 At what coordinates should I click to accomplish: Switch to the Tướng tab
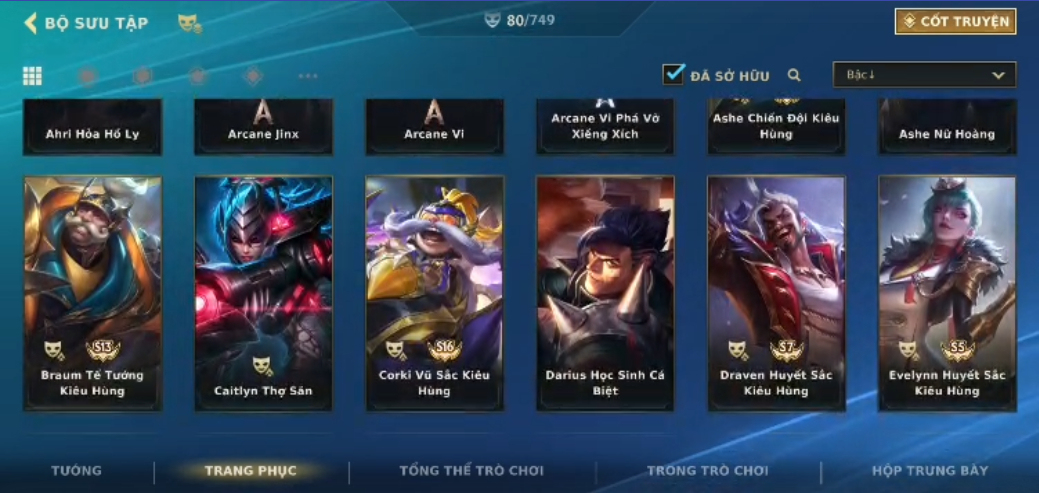point(77,471)
